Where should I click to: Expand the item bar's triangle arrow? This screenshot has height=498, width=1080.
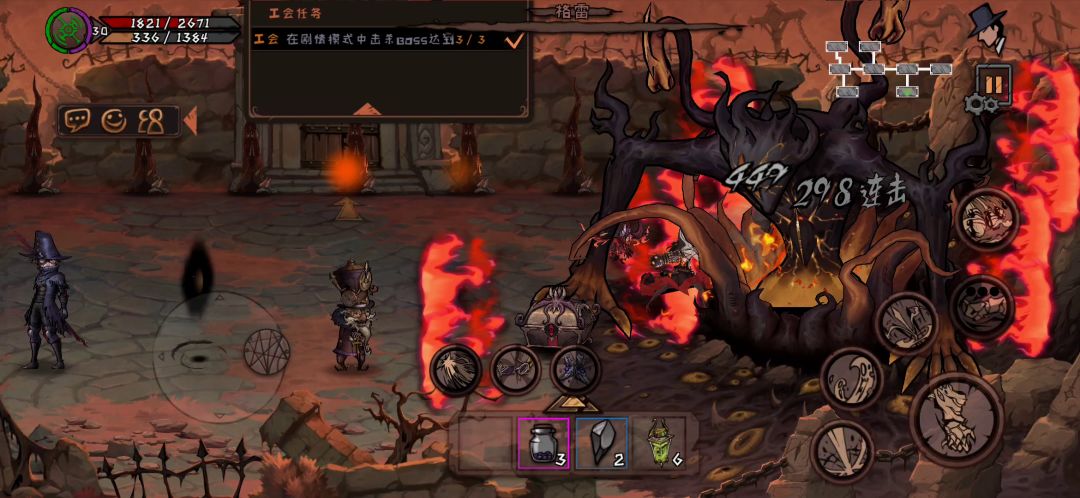pyautogui.click(x=572, y=402)
